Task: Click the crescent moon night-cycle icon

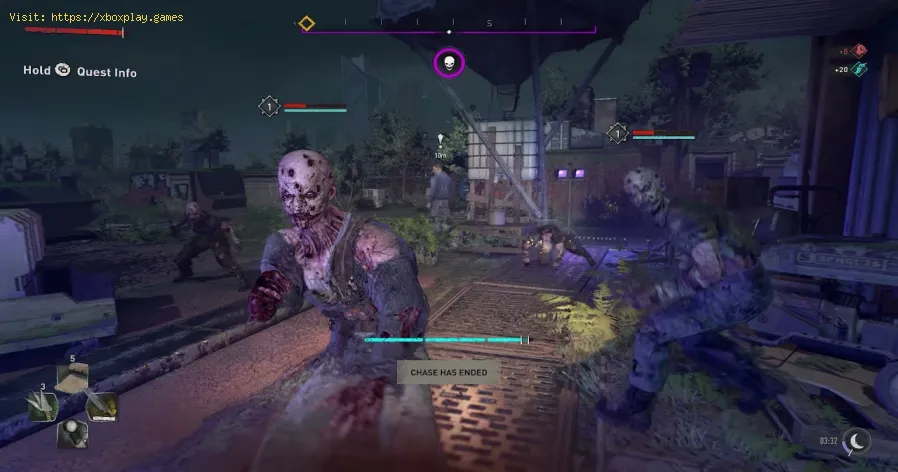Action: pyautogui.click(x=857, y=441)
